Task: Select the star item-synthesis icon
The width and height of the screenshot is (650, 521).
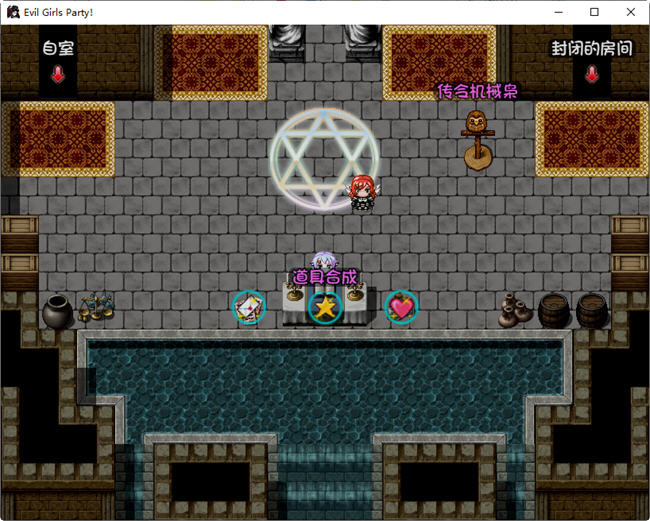Action: click(325, 307)
